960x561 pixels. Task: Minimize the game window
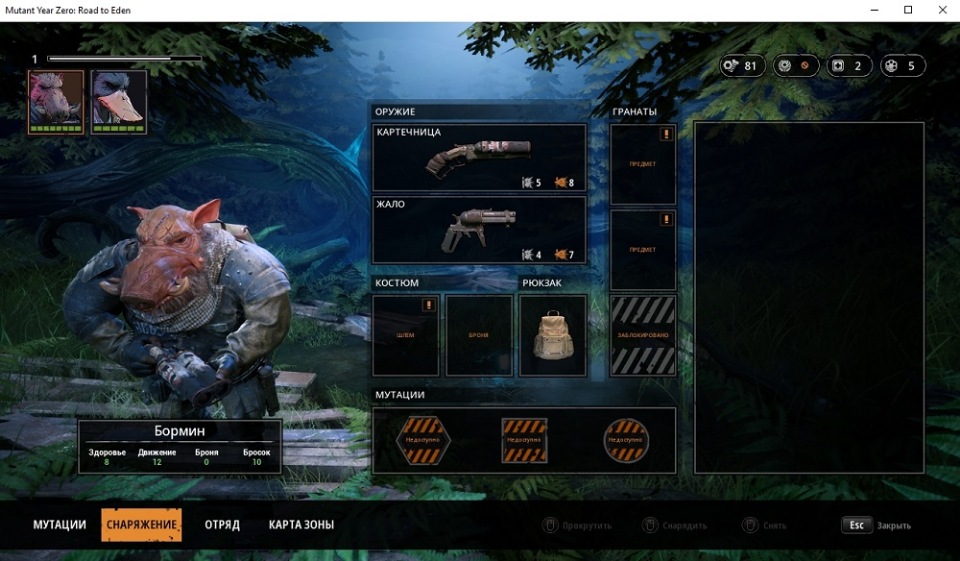click(878, 10)
